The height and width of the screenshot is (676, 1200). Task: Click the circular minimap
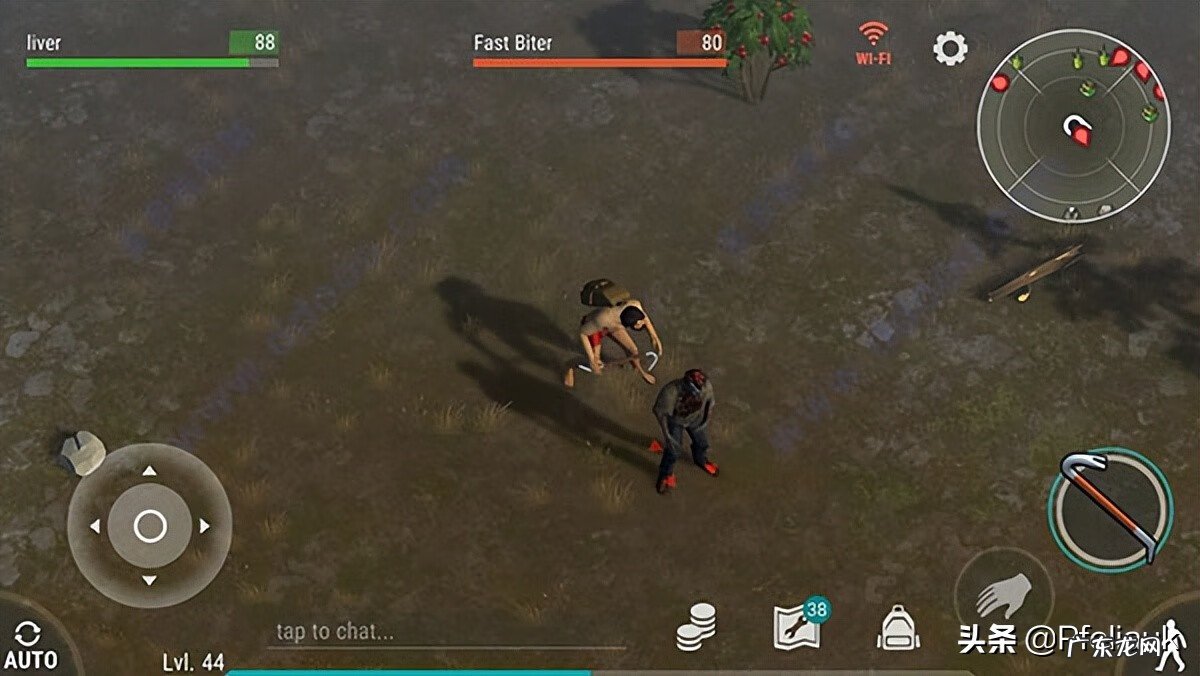pos(1074,124)
